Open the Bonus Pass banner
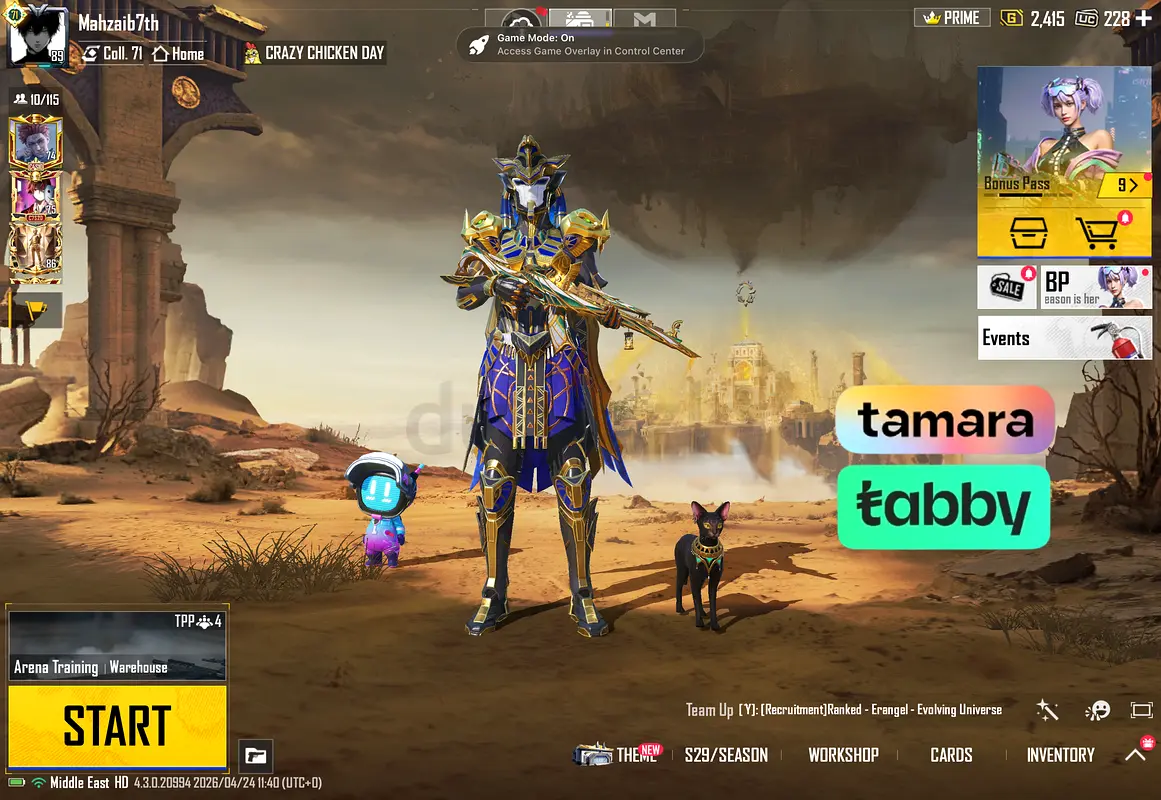Image resolution: width=1161 pixels, height=800 pixels. click(x=1064, y=135)
